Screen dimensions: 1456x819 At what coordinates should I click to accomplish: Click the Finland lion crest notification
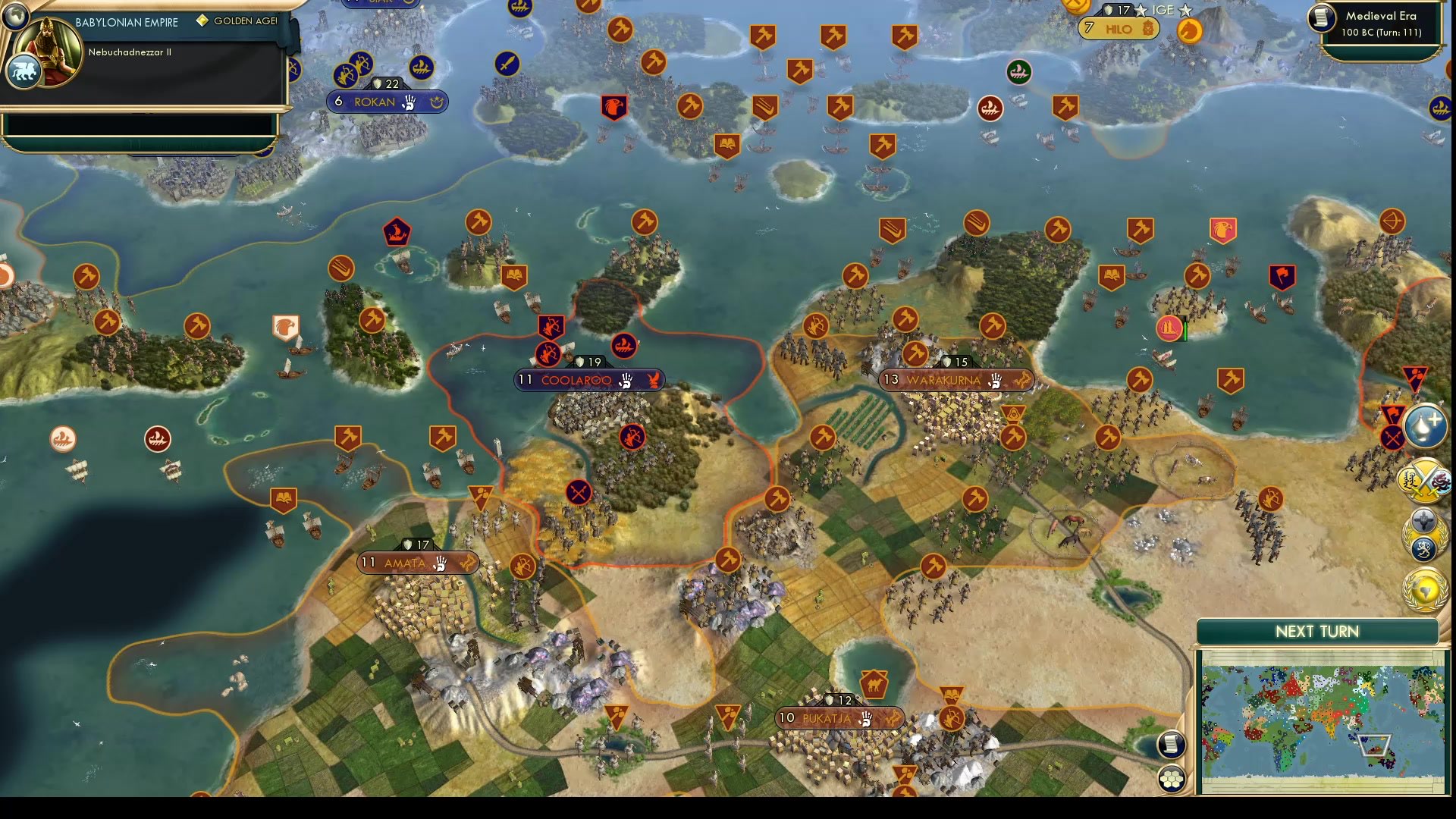[x=1423, y=548]
